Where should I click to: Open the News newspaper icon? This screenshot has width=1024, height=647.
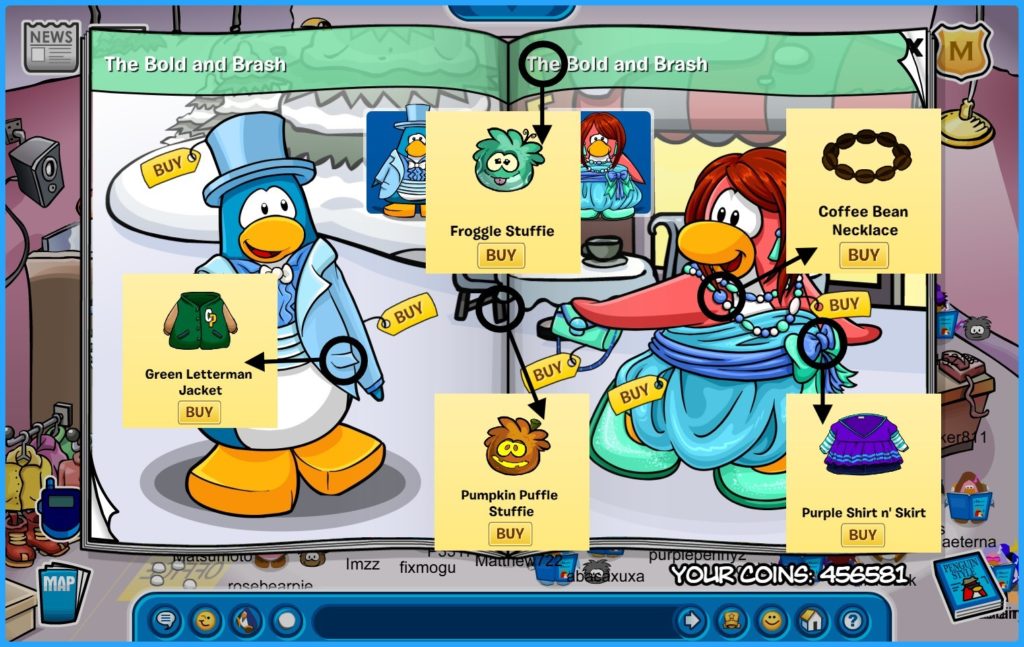click(51, 45)
